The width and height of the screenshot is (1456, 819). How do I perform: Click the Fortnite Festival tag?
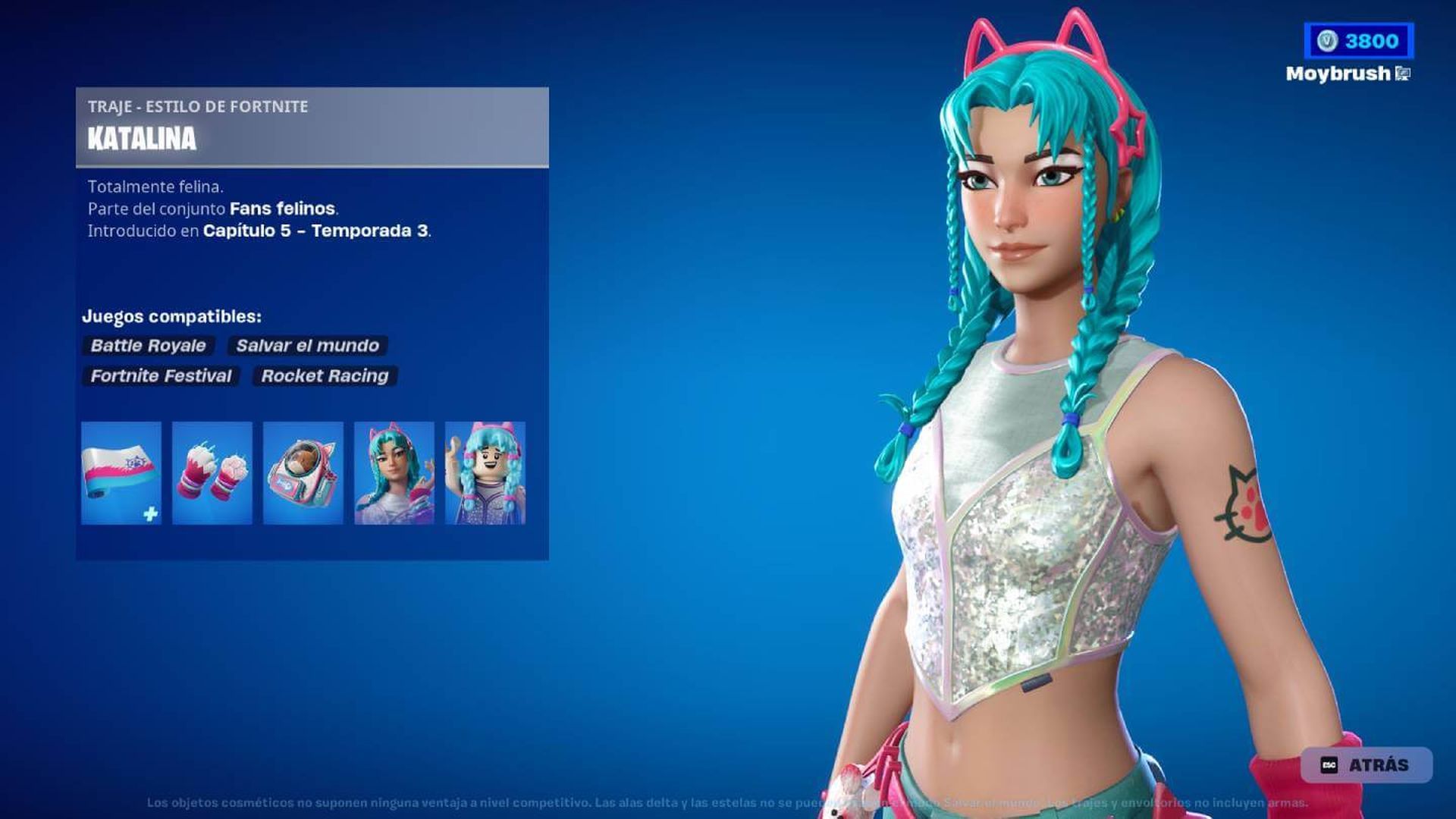[x=161, y=376]
